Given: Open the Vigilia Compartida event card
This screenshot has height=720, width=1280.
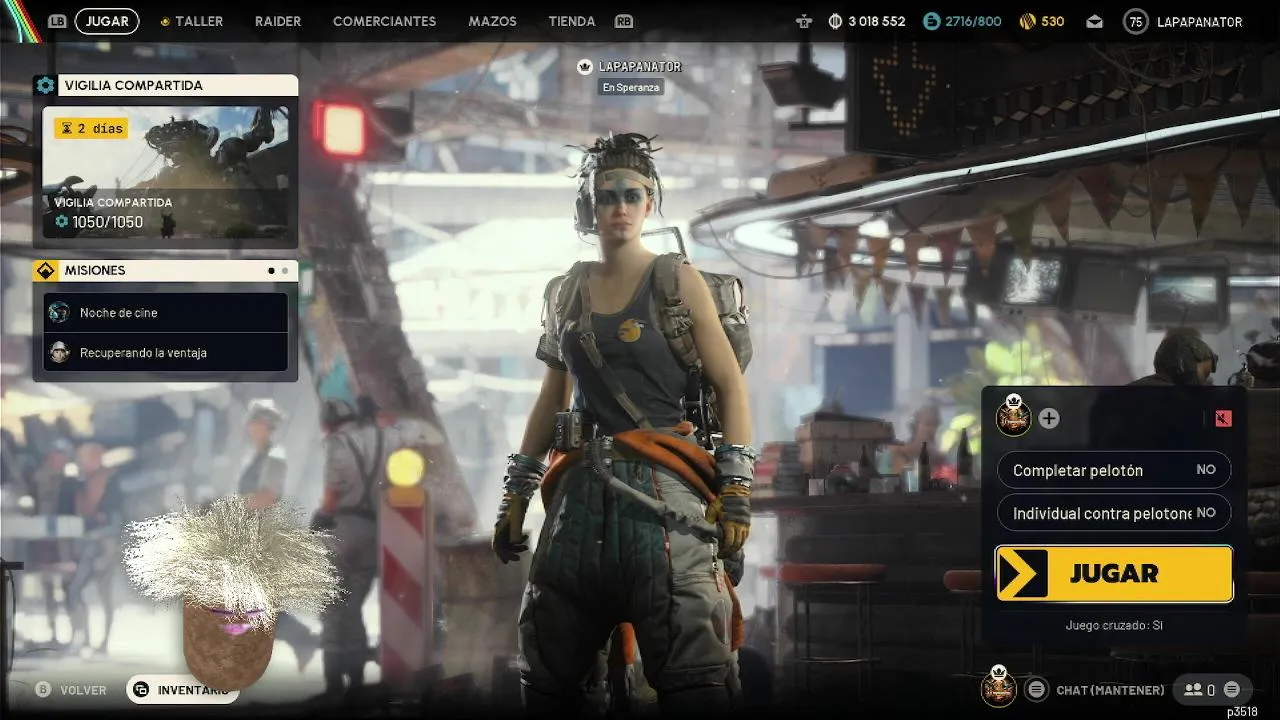Looking at the screenshot, I should (x=165, y=172).
